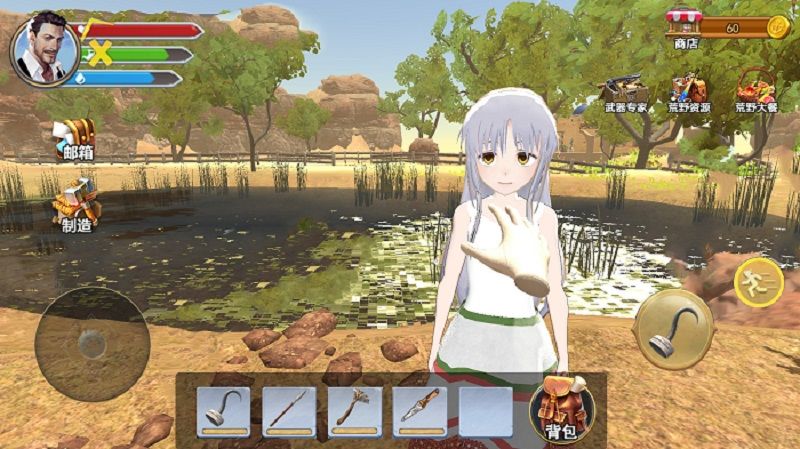Open the 商店 shop stall
800x449 pixels.
[684, 24]
